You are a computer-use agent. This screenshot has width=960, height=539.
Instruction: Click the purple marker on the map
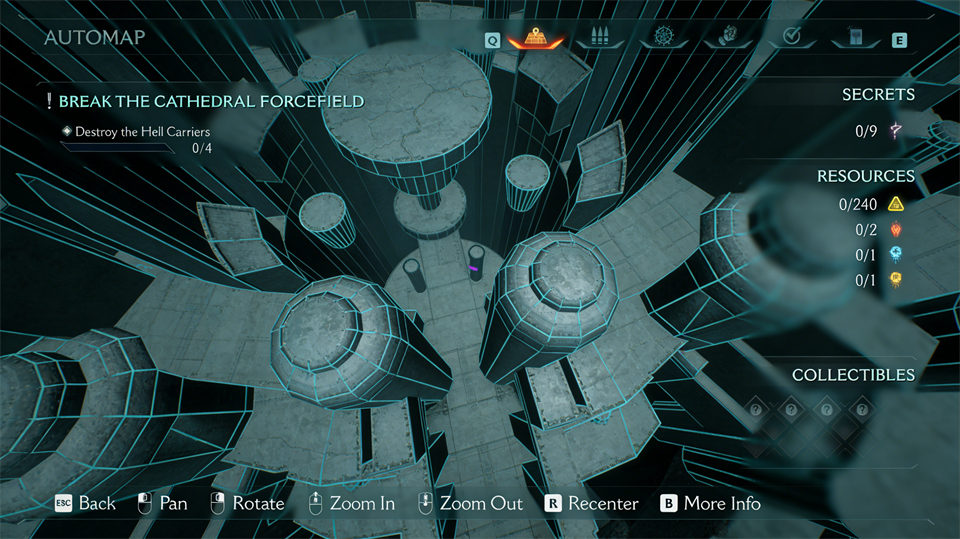[x=473, y=267]
